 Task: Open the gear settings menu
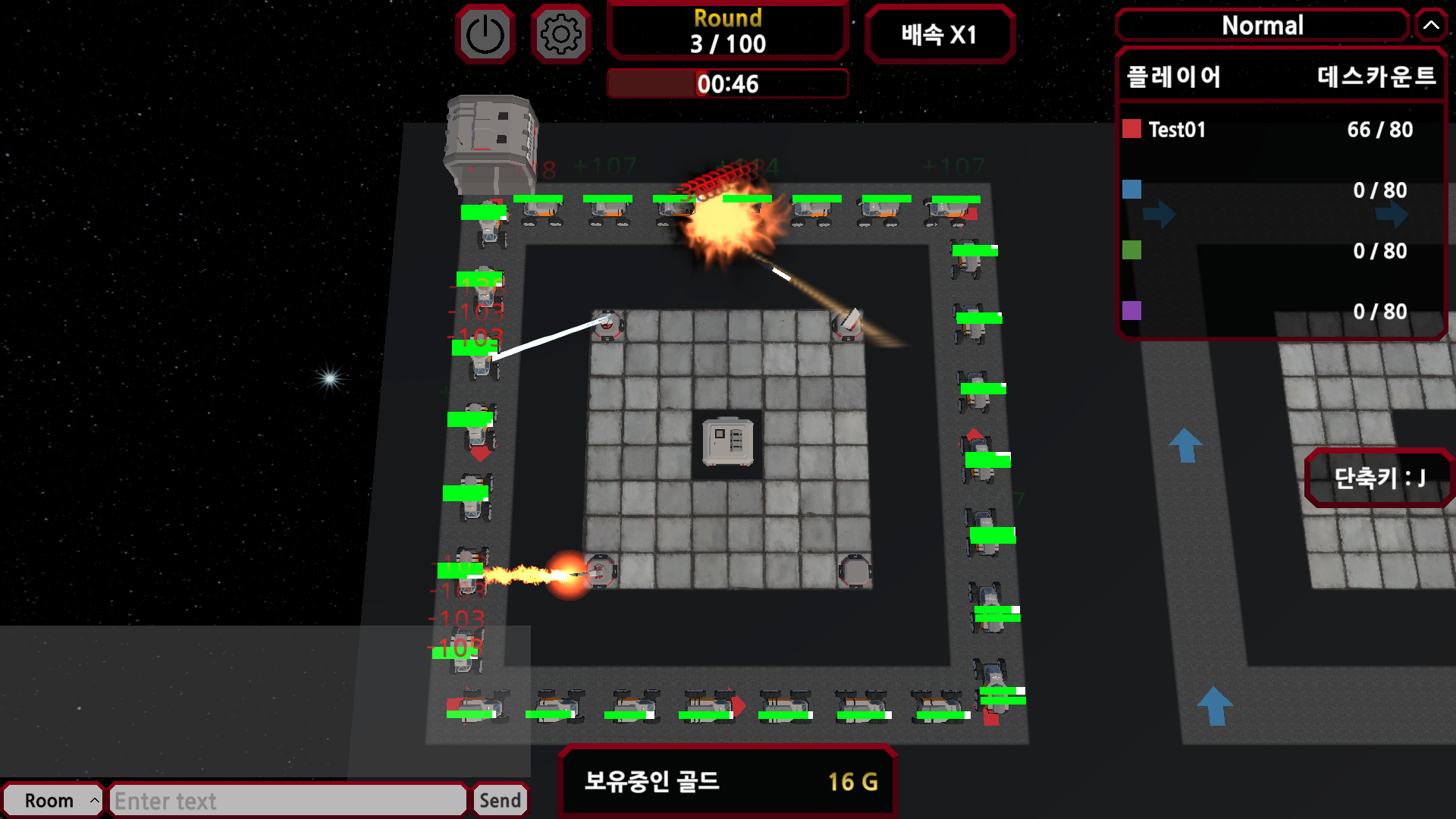(561, 34)
